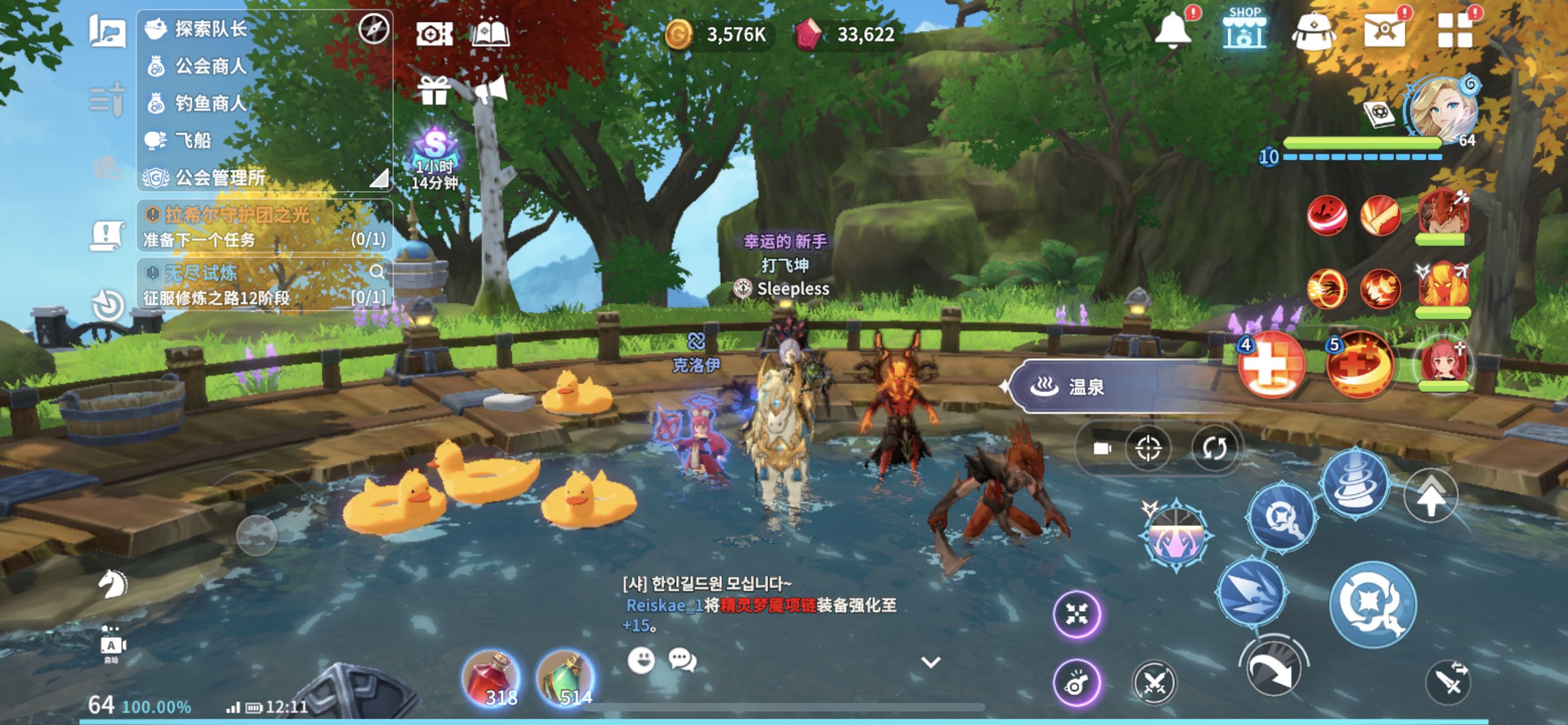
Task: Select 飞船 in the location list
Action: (193, 140)
